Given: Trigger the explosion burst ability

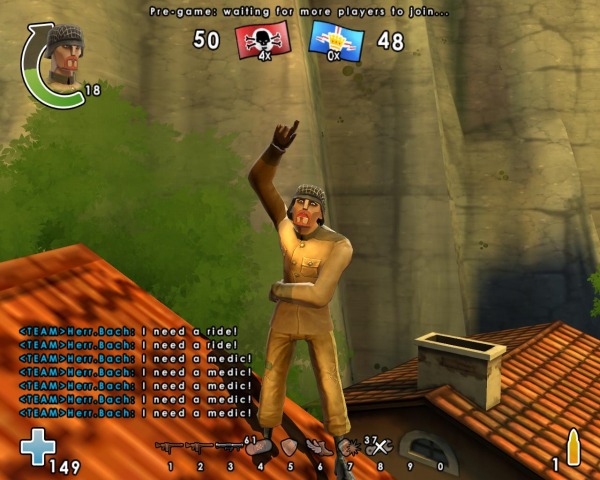Looking at the screenshot, I should pos(349,447).
